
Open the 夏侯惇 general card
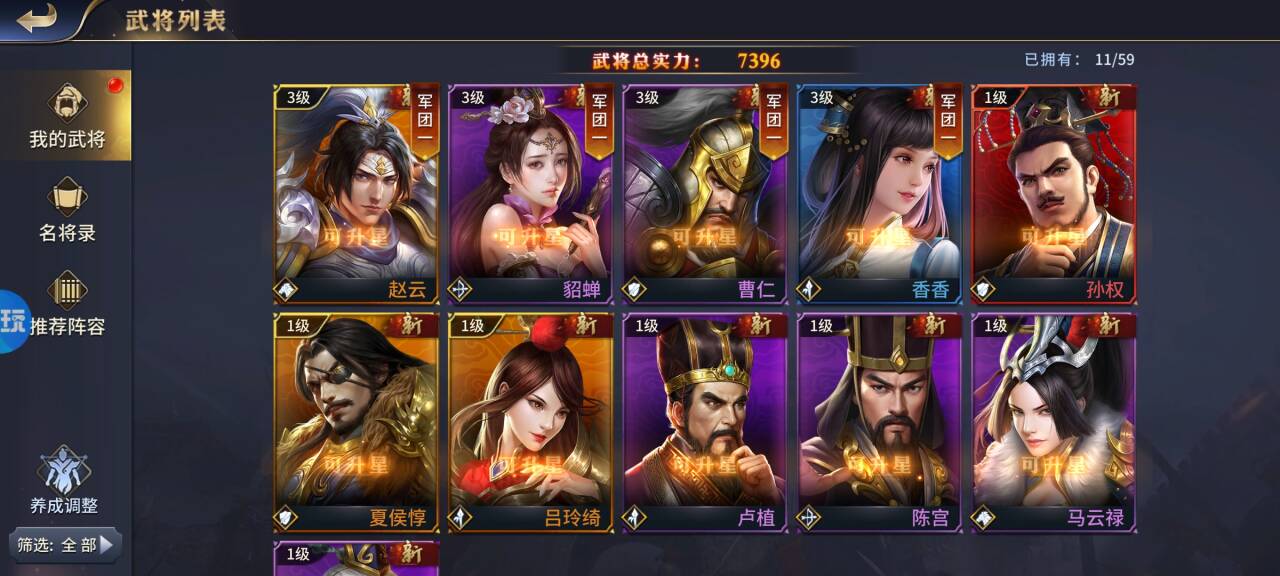click(356, 422)
